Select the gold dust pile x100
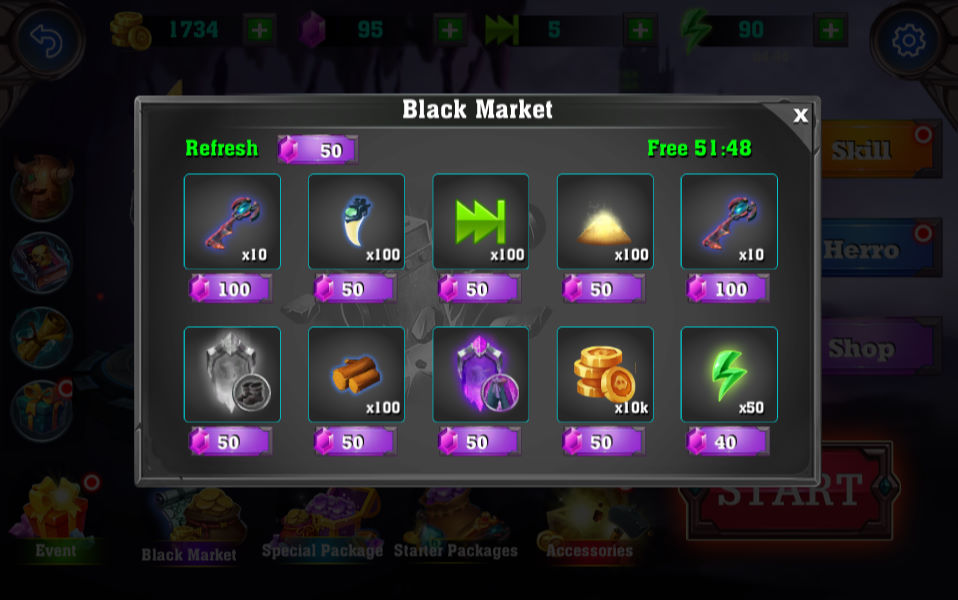The image size is (958, 600). click(604, 222)
